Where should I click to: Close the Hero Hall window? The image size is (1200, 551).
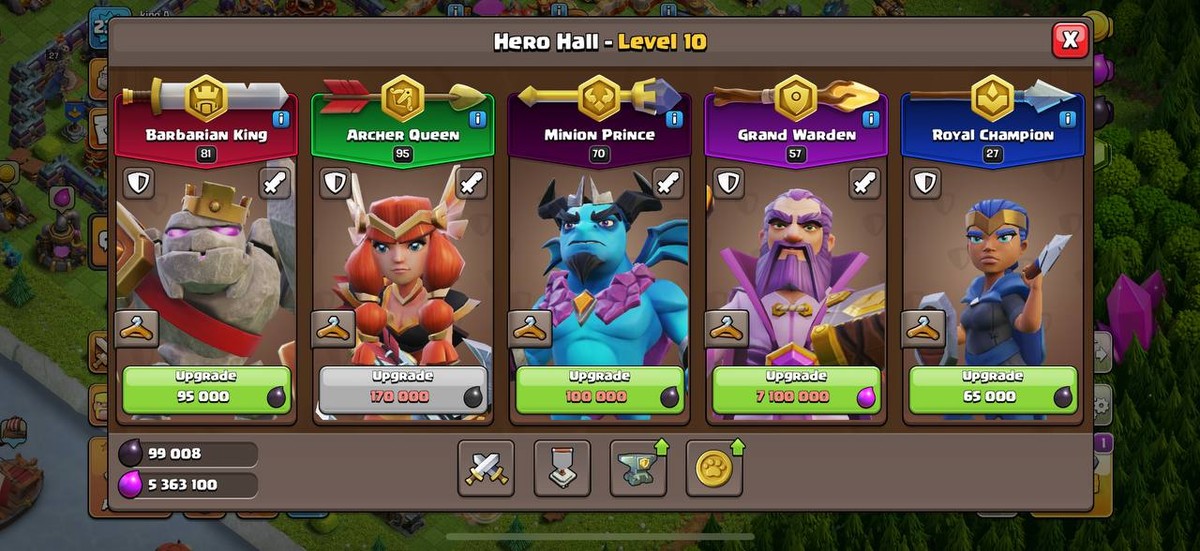[1069, 40]
